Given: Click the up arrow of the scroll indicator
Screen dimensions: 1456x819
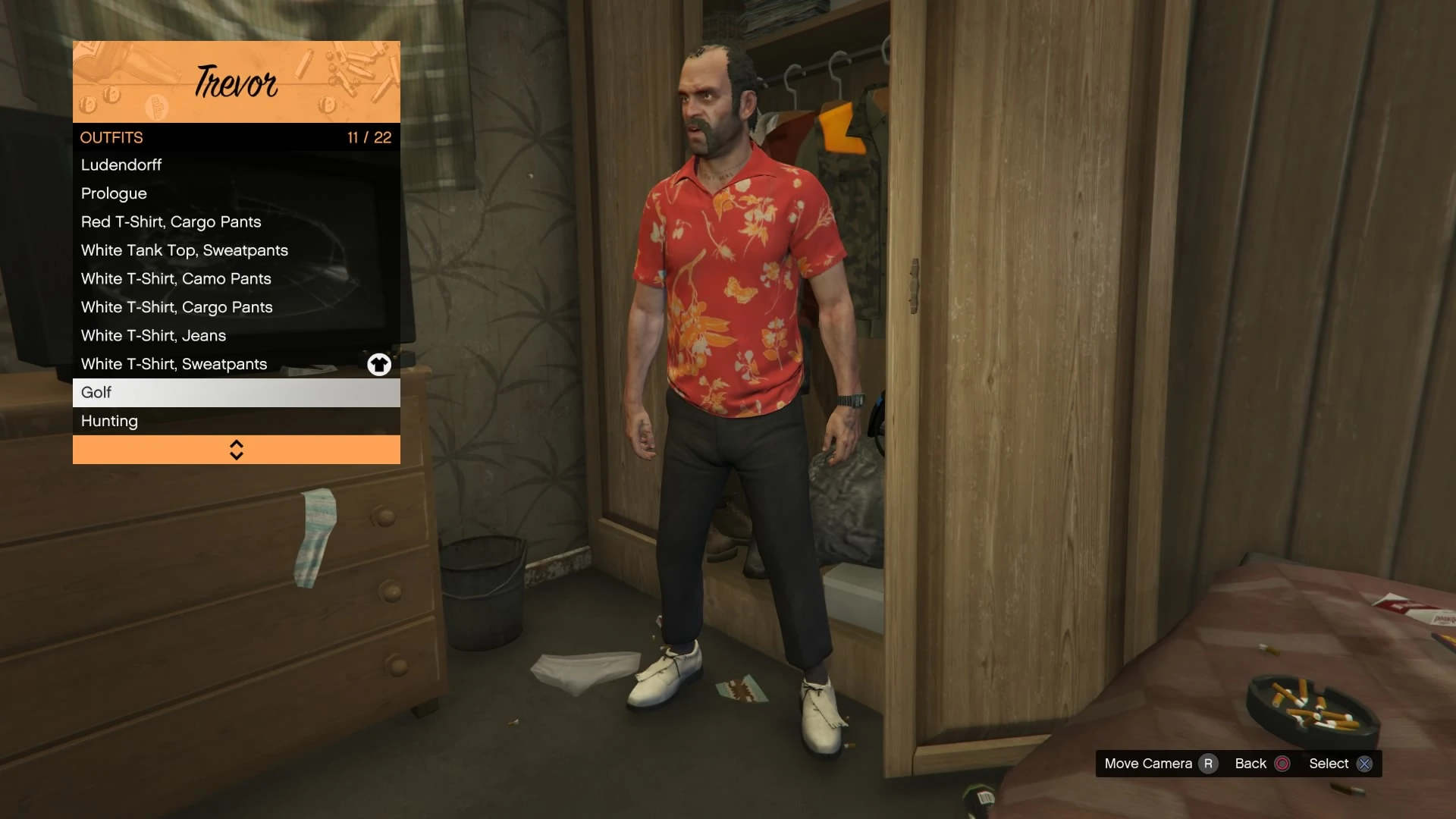Looking at the screenshot, I should click(236, 444).
